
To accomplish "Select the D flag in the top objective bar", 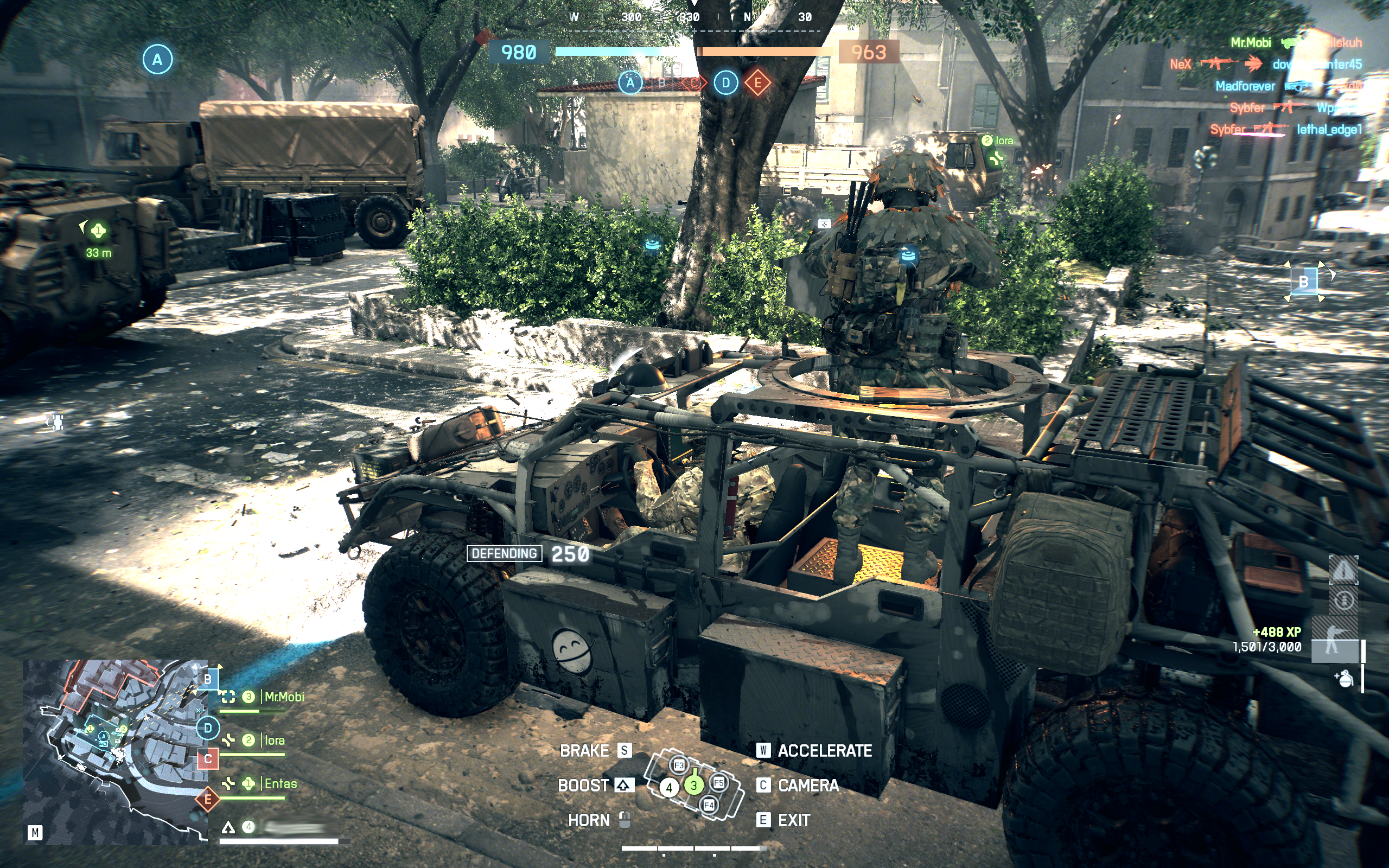I will coord(725,83).
